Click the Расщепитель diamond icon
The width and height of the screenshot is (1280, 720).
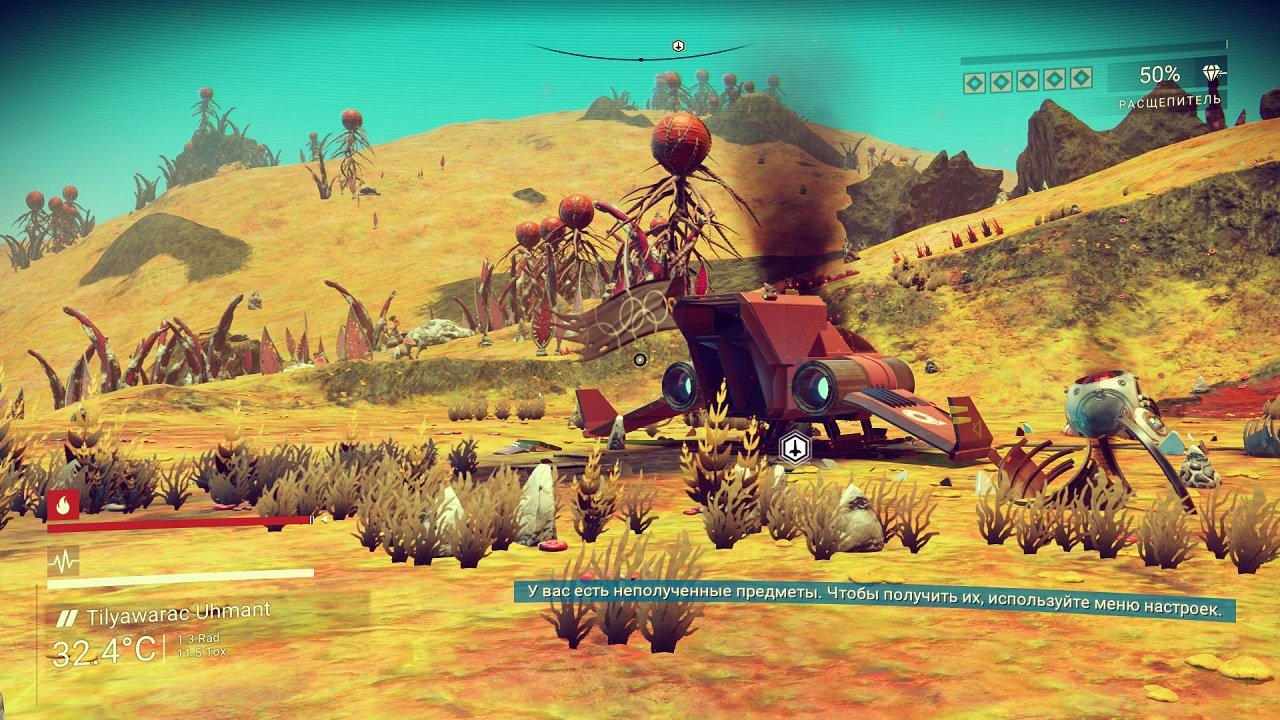point(1212,73)
